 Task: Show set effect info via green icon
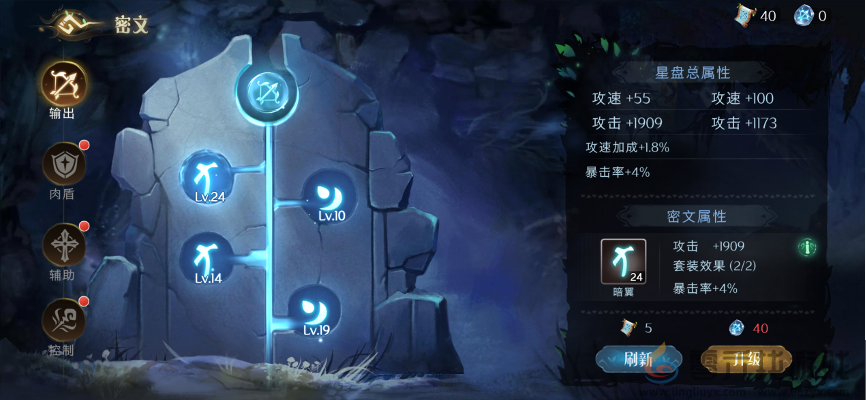click(x=806, y=246)
